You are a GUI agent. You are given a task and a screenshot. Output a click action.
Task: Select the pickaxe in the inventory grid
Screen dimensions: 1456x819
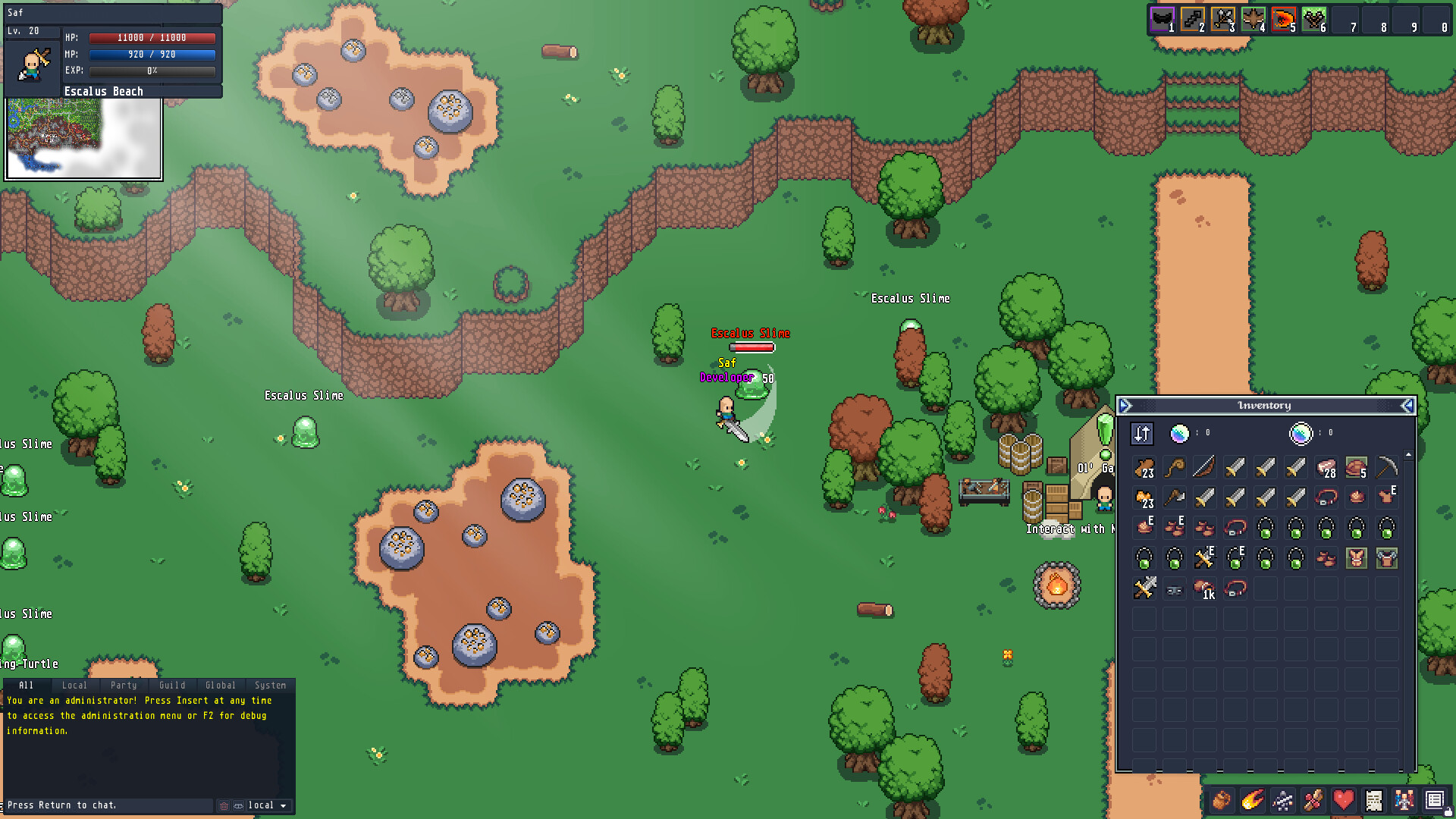click(1386, 466)
